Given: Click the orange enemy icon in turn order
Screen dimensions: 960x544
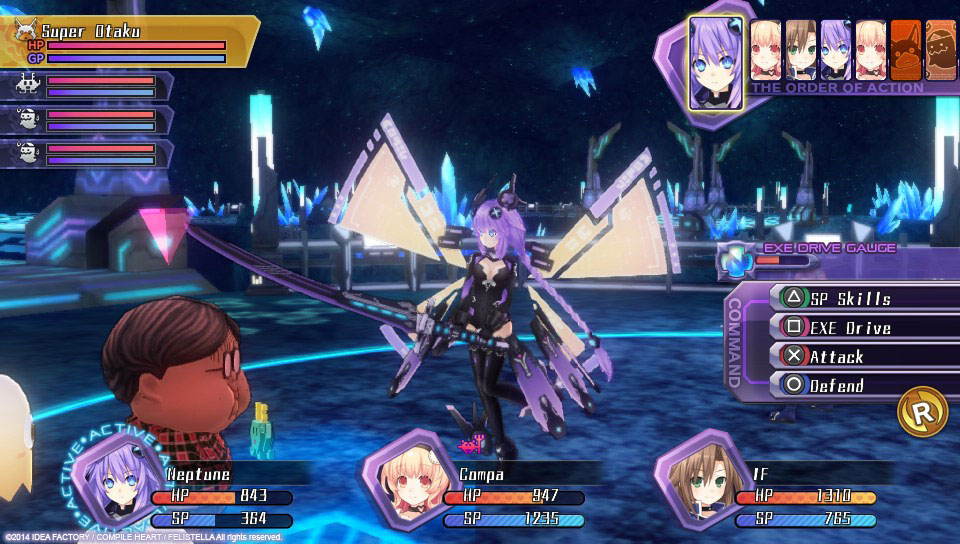Looking at the screenshot, I should point(905,49).
